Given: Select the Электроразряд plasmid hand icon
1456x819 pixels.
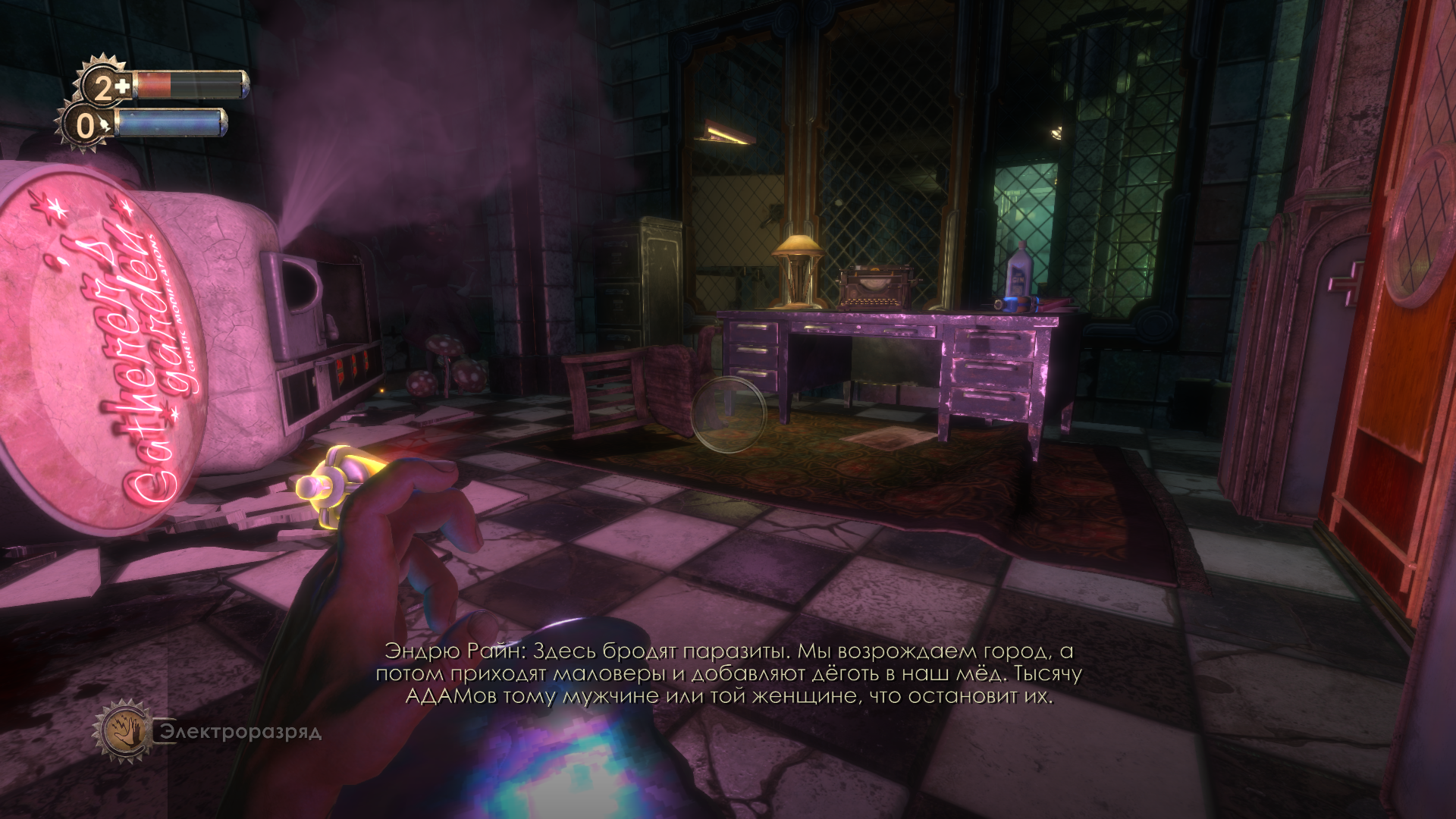Looking at the screenshot, I should (123, 731).
